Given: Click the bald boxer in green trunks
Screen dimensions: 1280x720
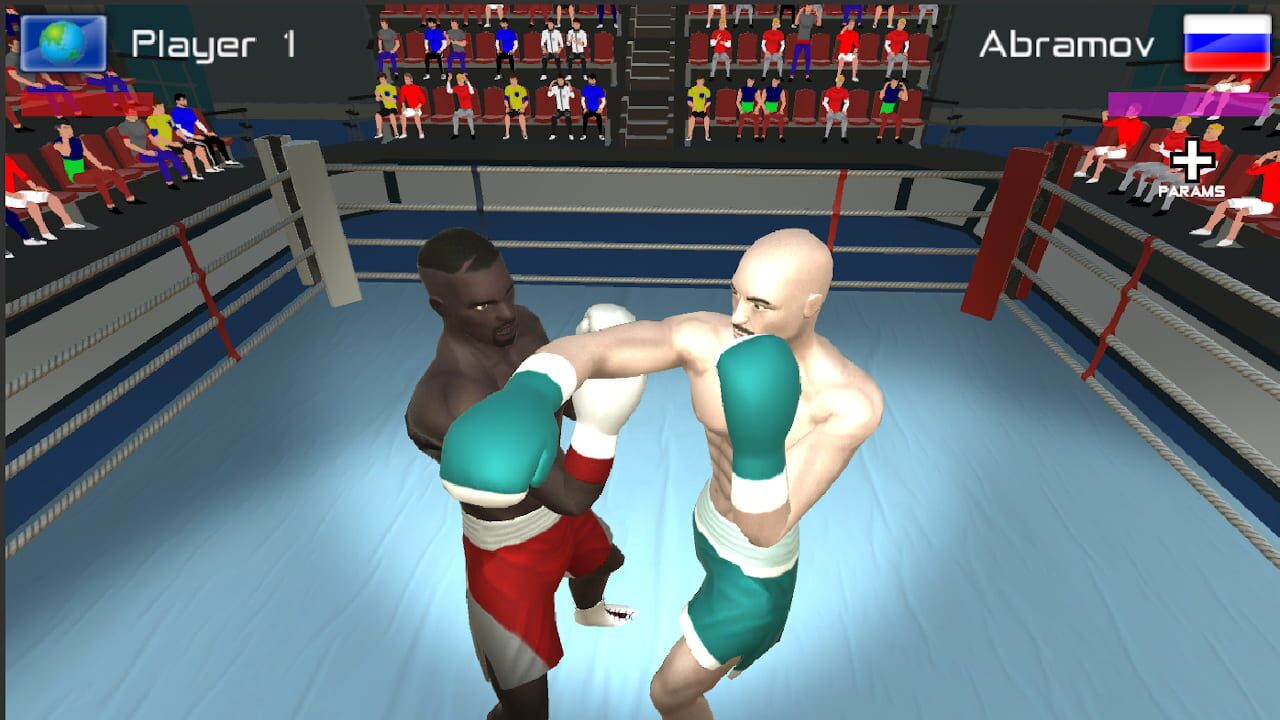Looking at the screenshot, I should click(x=770, y=450).
